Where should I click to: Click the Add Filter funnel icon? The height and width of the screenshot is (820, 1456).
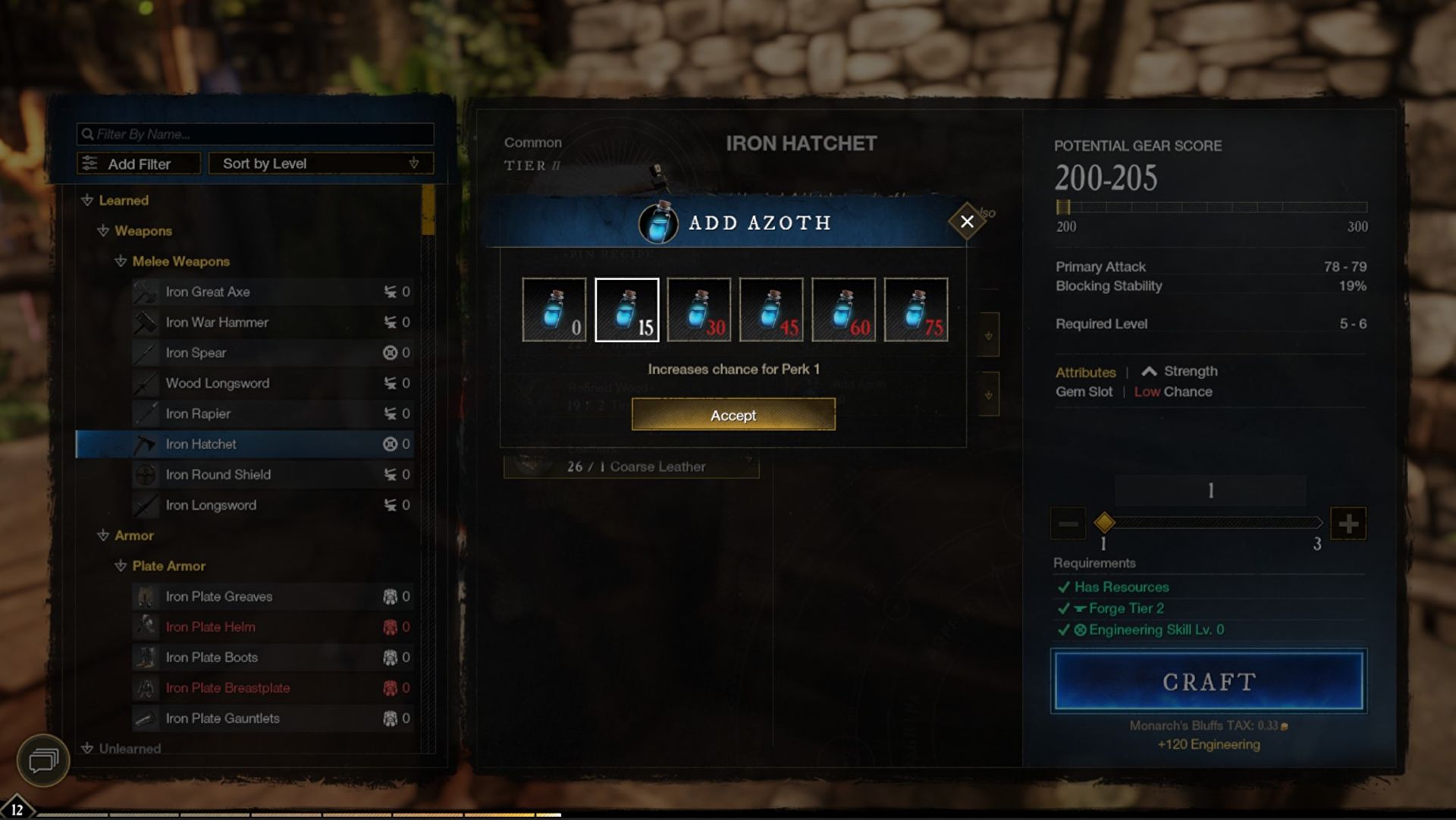pyautogui.click(x=90, y=163)
